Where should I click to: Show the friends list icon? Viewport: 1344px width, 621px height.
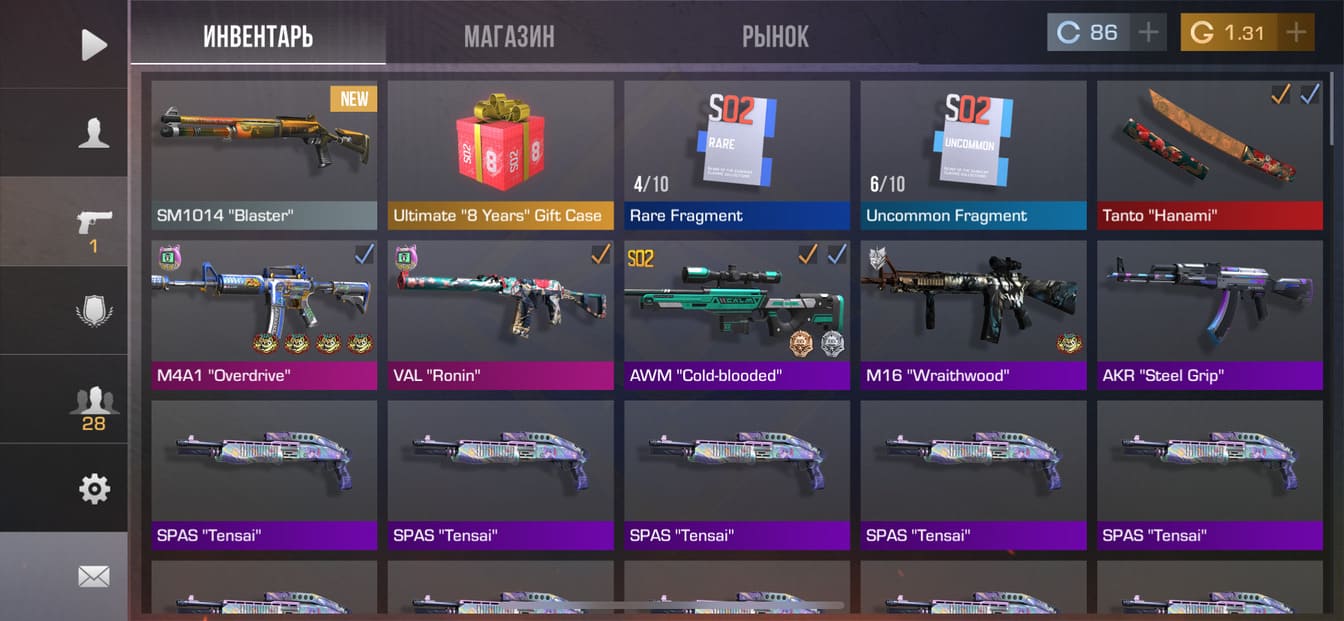click(93, 402)
